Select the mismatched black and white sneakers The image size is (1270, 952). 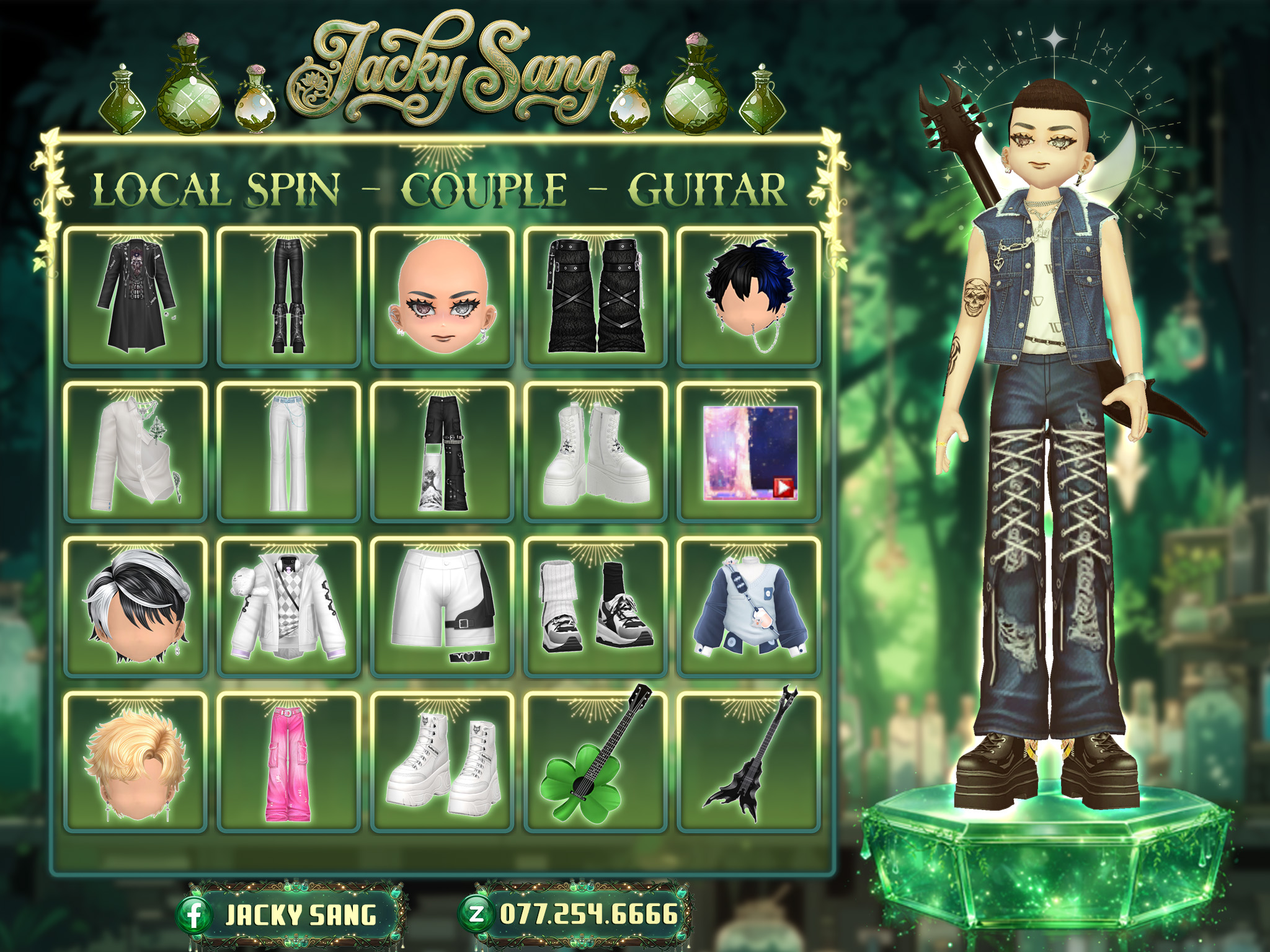595,607
